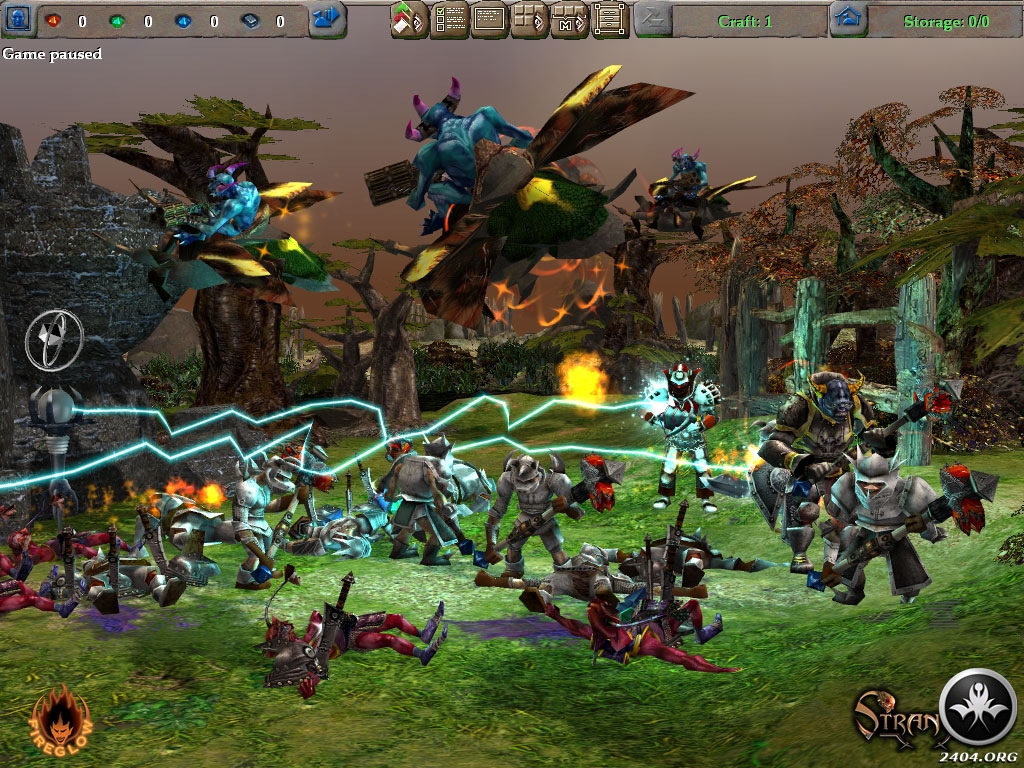Click the blue house storage icon
1024x768 pixels.
click(x=848, y=18)
